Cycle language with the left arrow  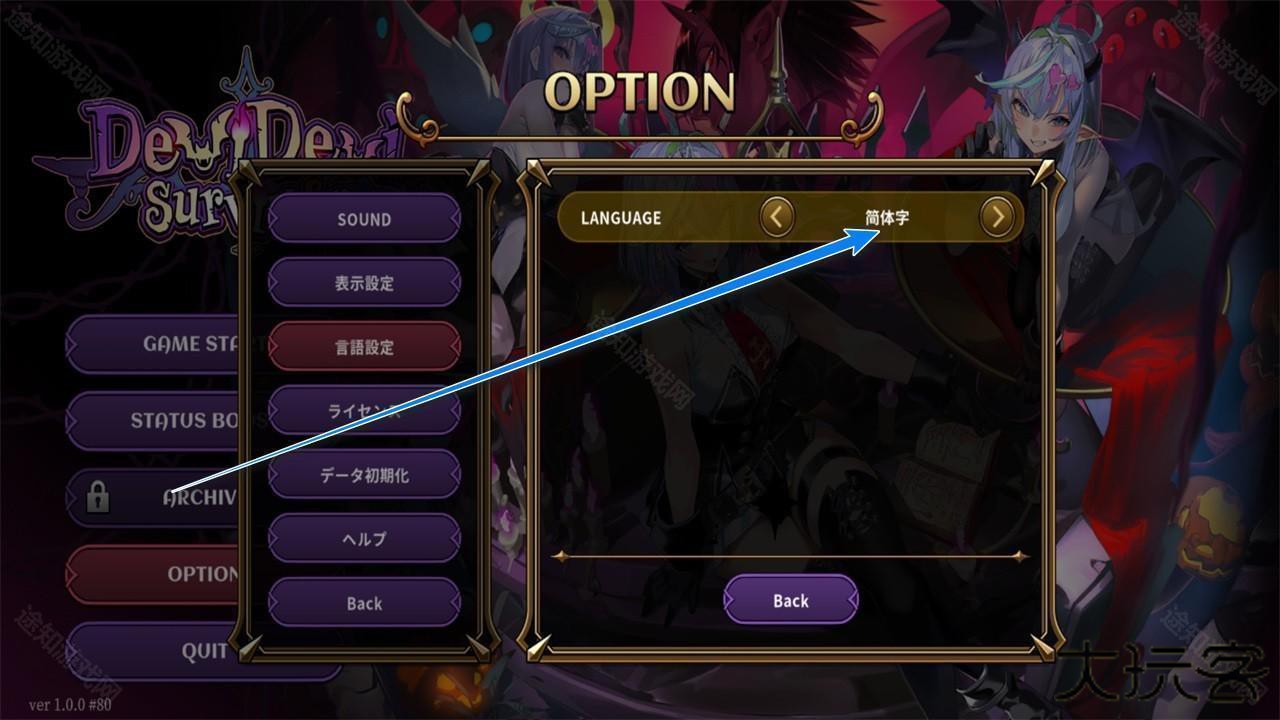777,216
